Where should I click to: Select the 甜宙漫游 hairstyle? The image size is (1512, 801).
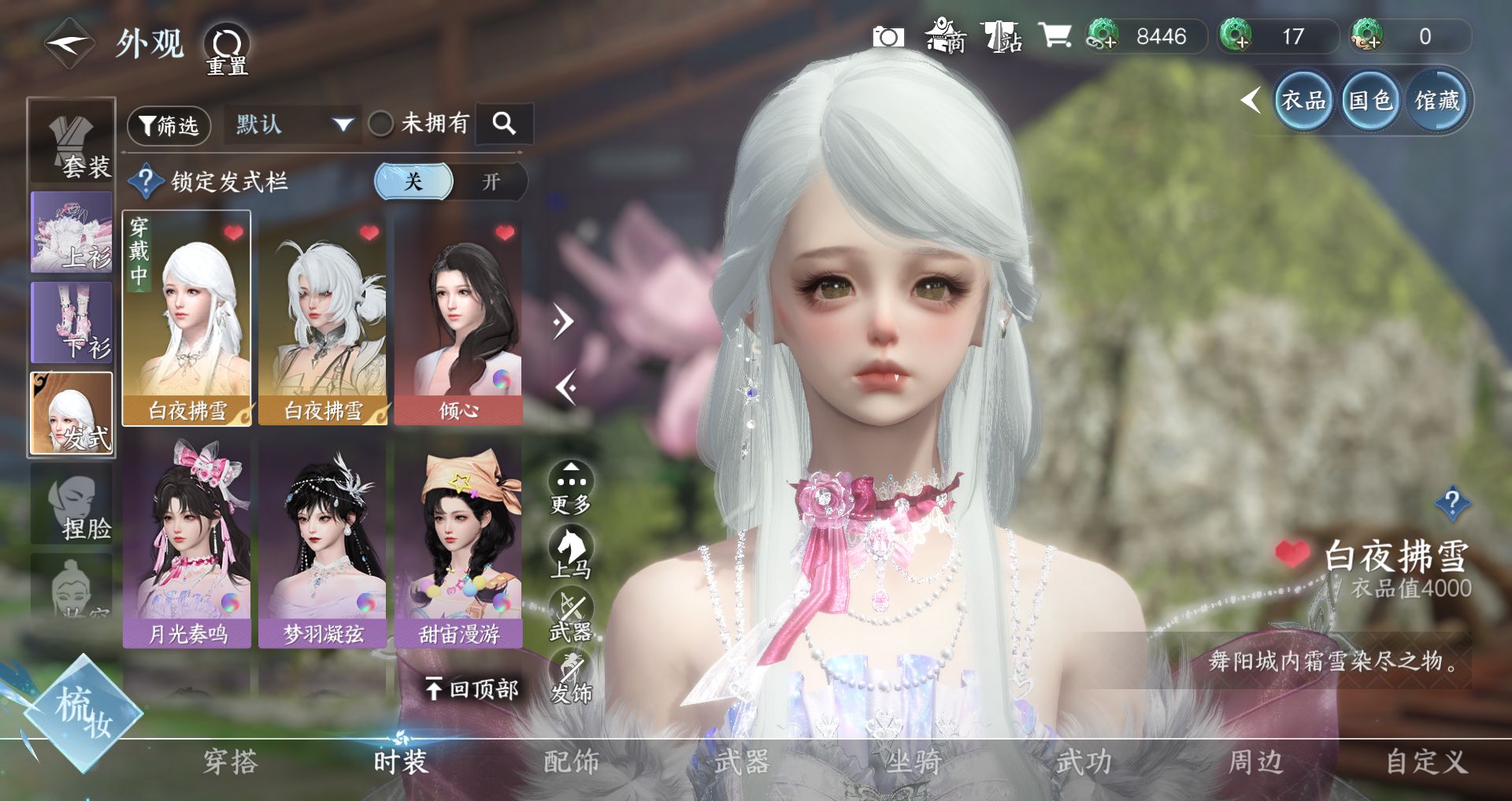pos(458,543)
